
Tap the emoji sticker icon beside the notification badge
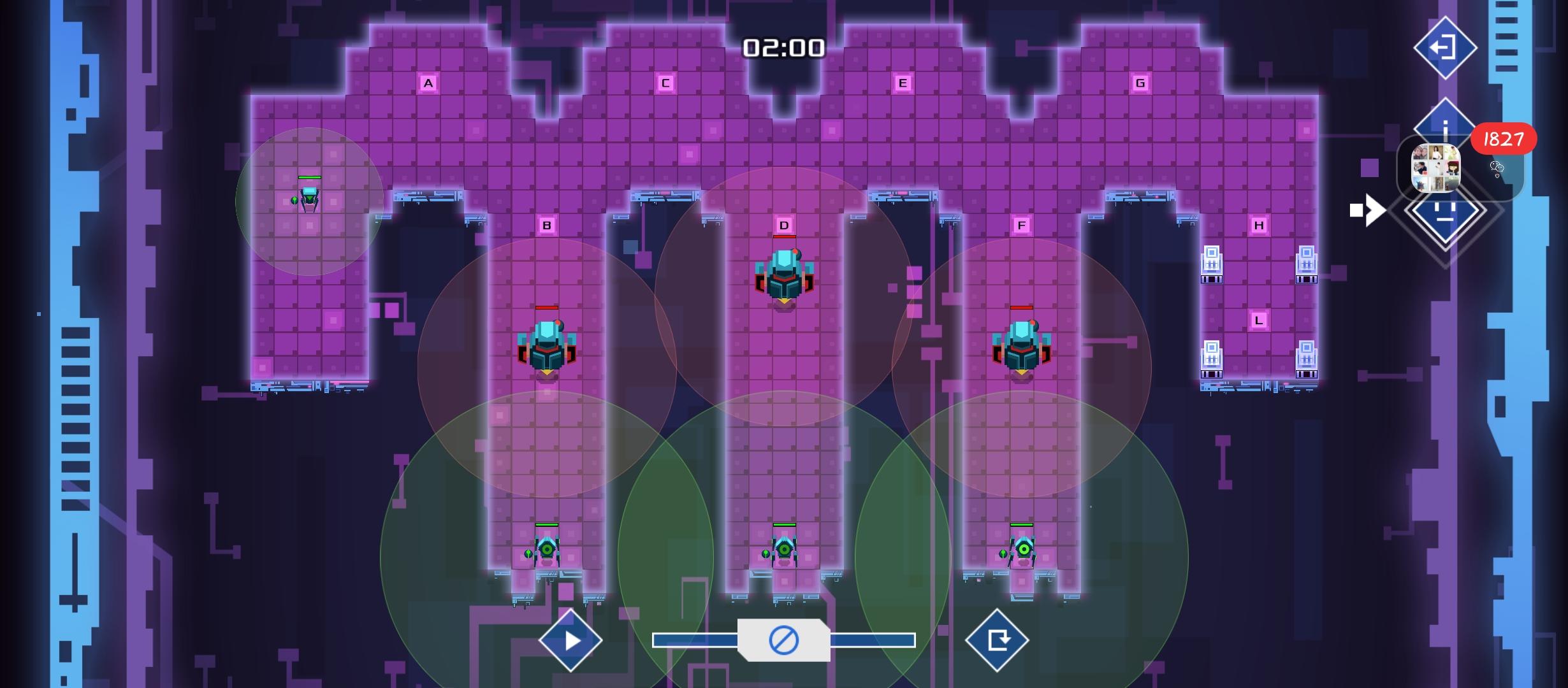(1497, 168)
